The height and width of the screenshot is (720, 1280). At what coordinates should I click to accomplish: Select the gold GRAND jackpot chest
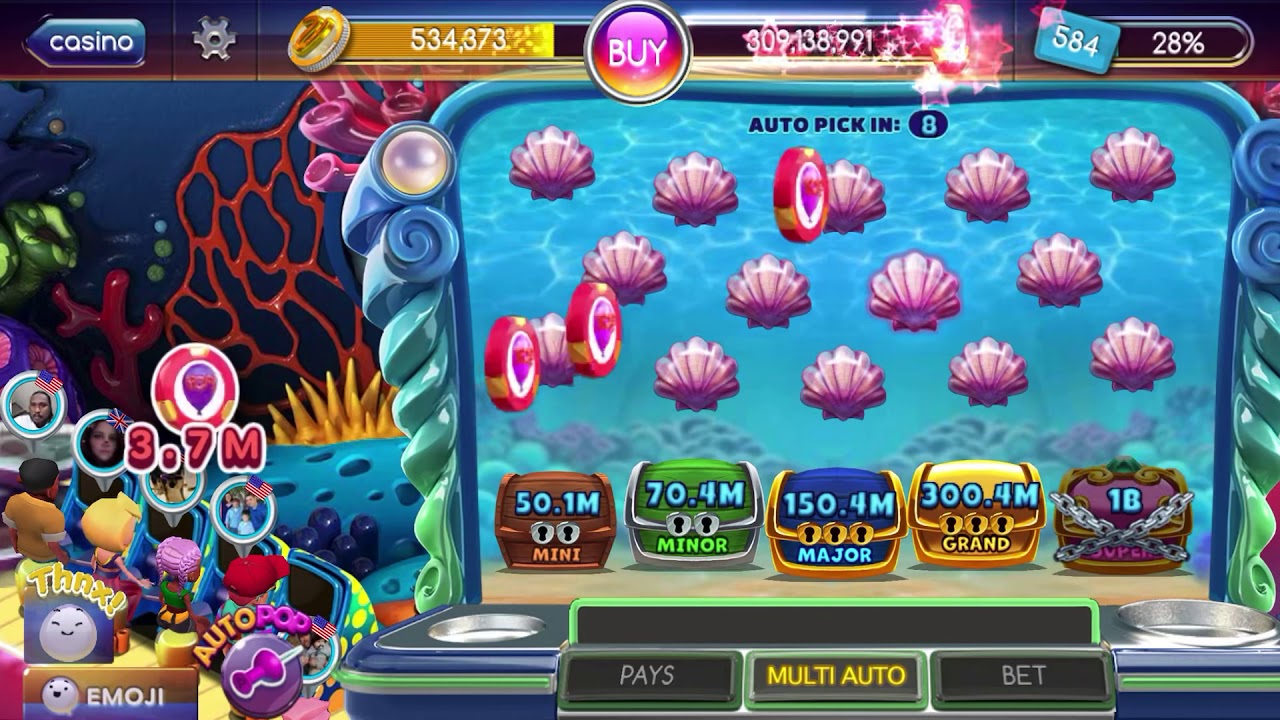tap(976, 516)
